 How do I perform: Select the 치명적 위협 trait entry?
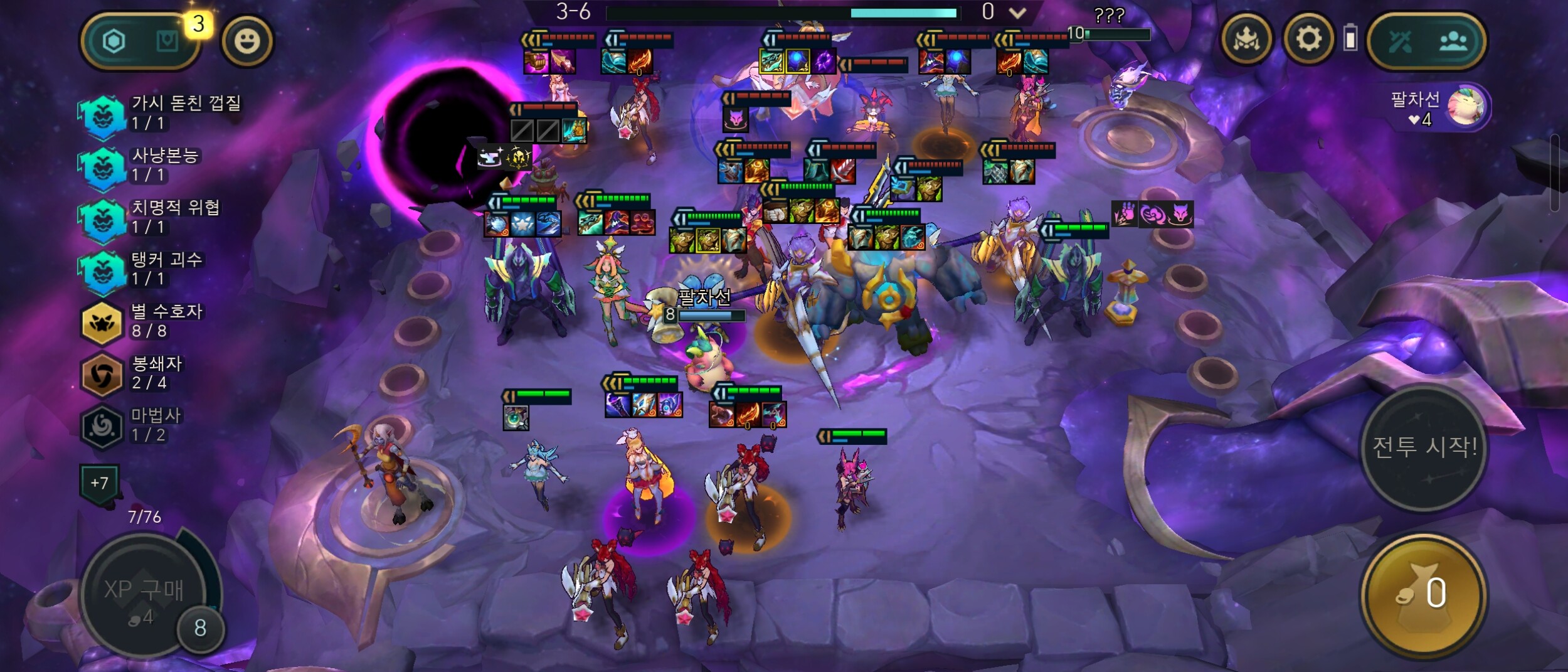pos(151,217)
